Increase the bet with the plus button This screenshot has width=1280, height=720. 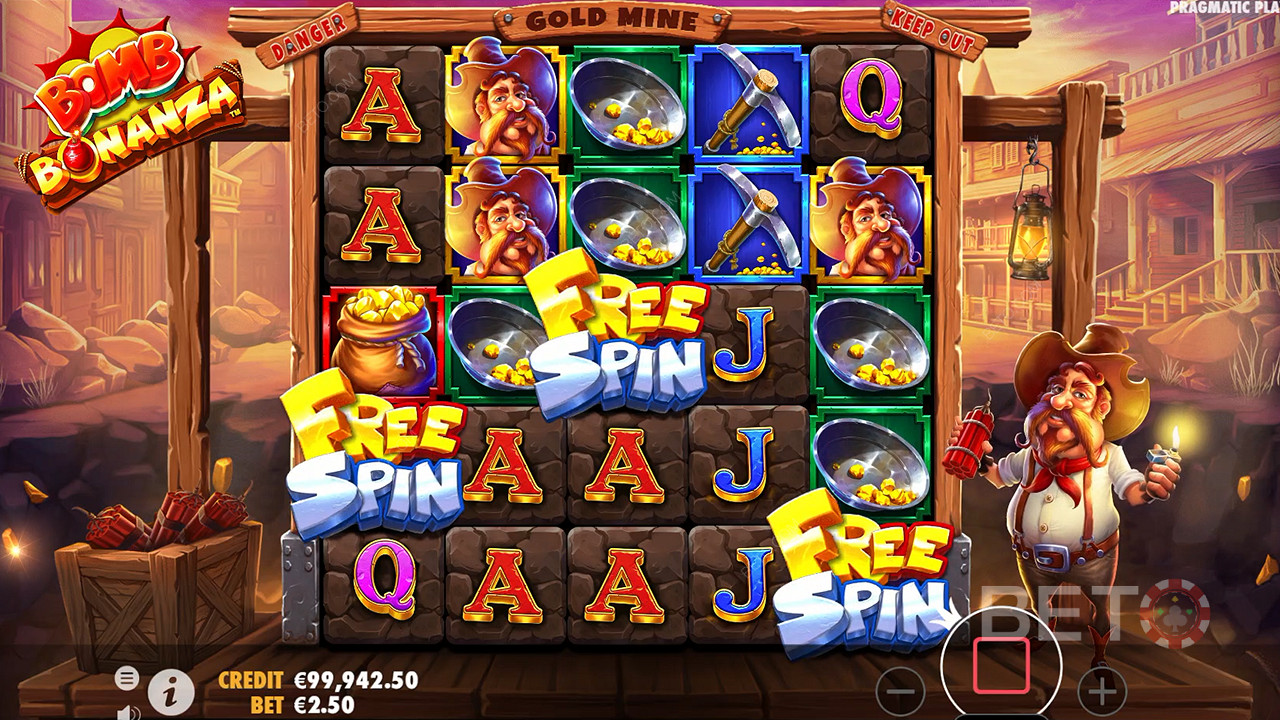point(1102,690)
